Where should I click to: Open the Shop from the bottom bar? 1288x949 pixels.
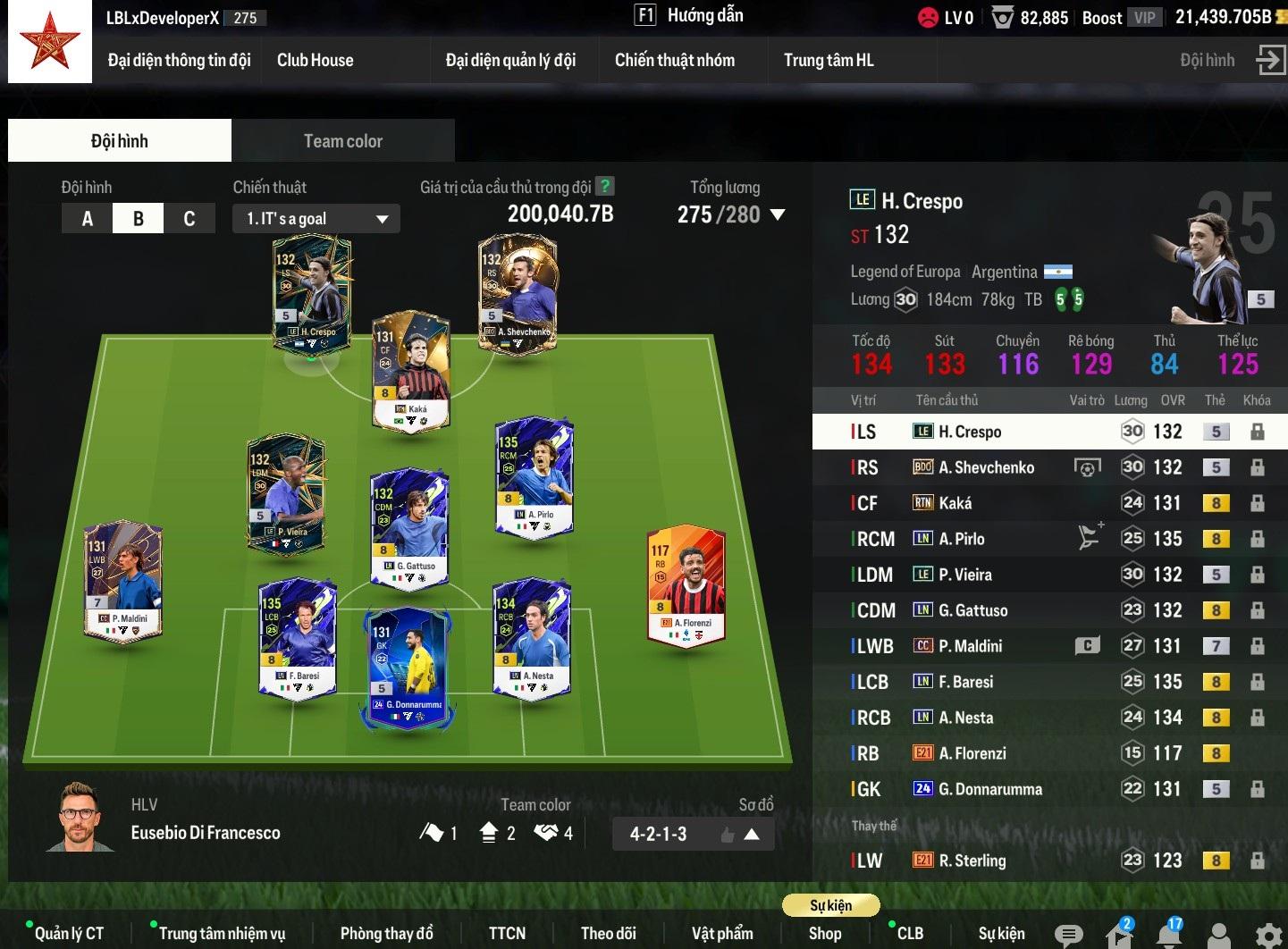(x=824, y=933)
